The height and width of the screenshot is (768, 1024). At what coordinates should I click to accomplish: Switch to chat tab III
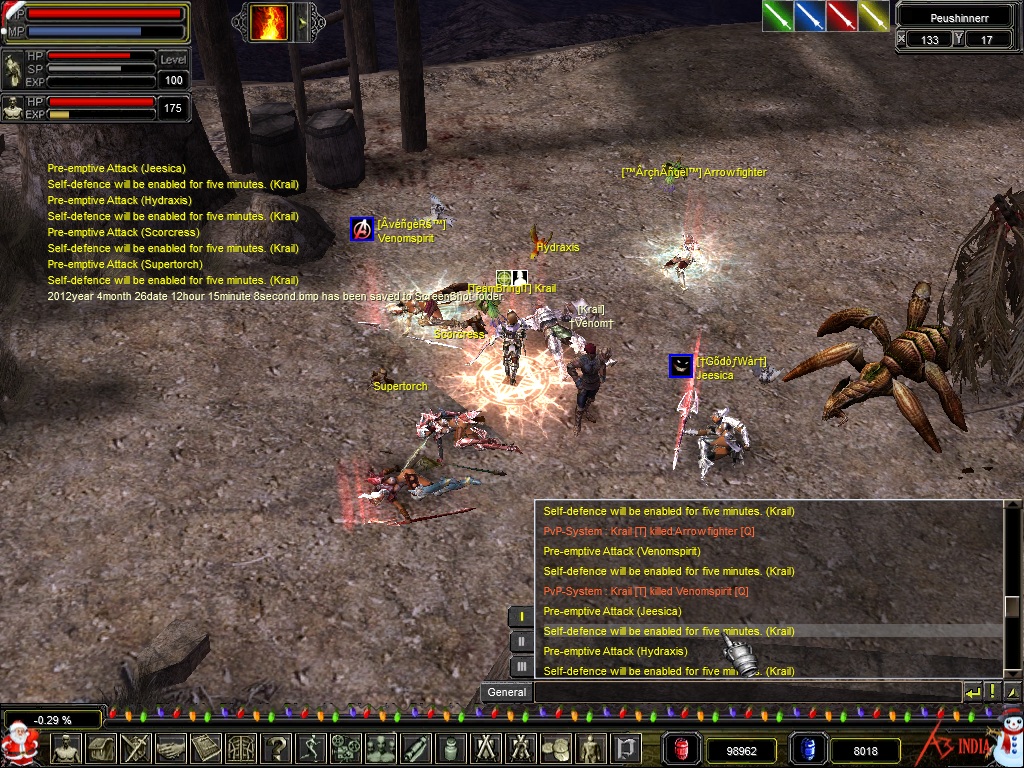pos(521,666)
